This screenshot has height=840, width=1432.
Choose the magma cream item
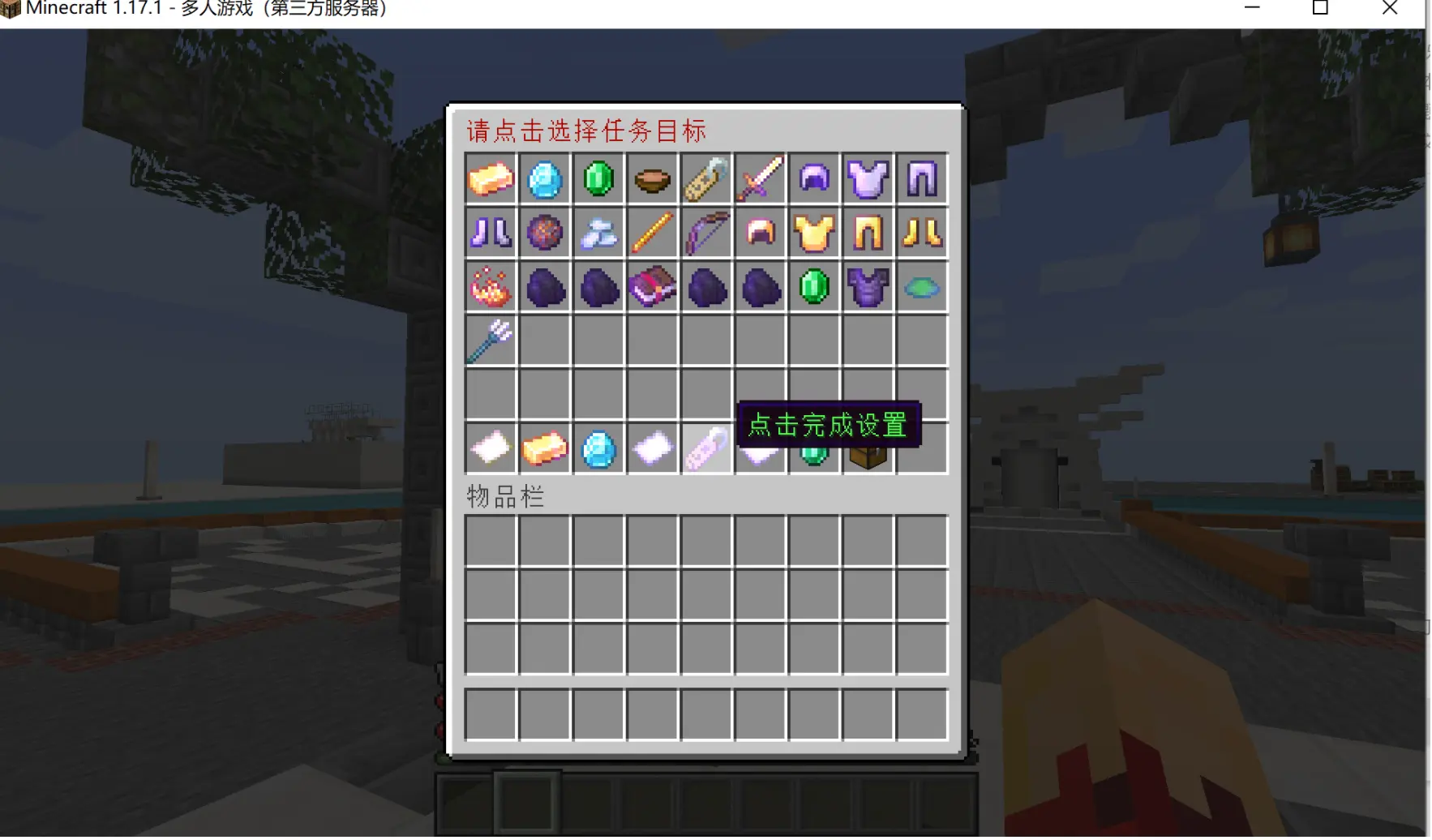point(544,234)
